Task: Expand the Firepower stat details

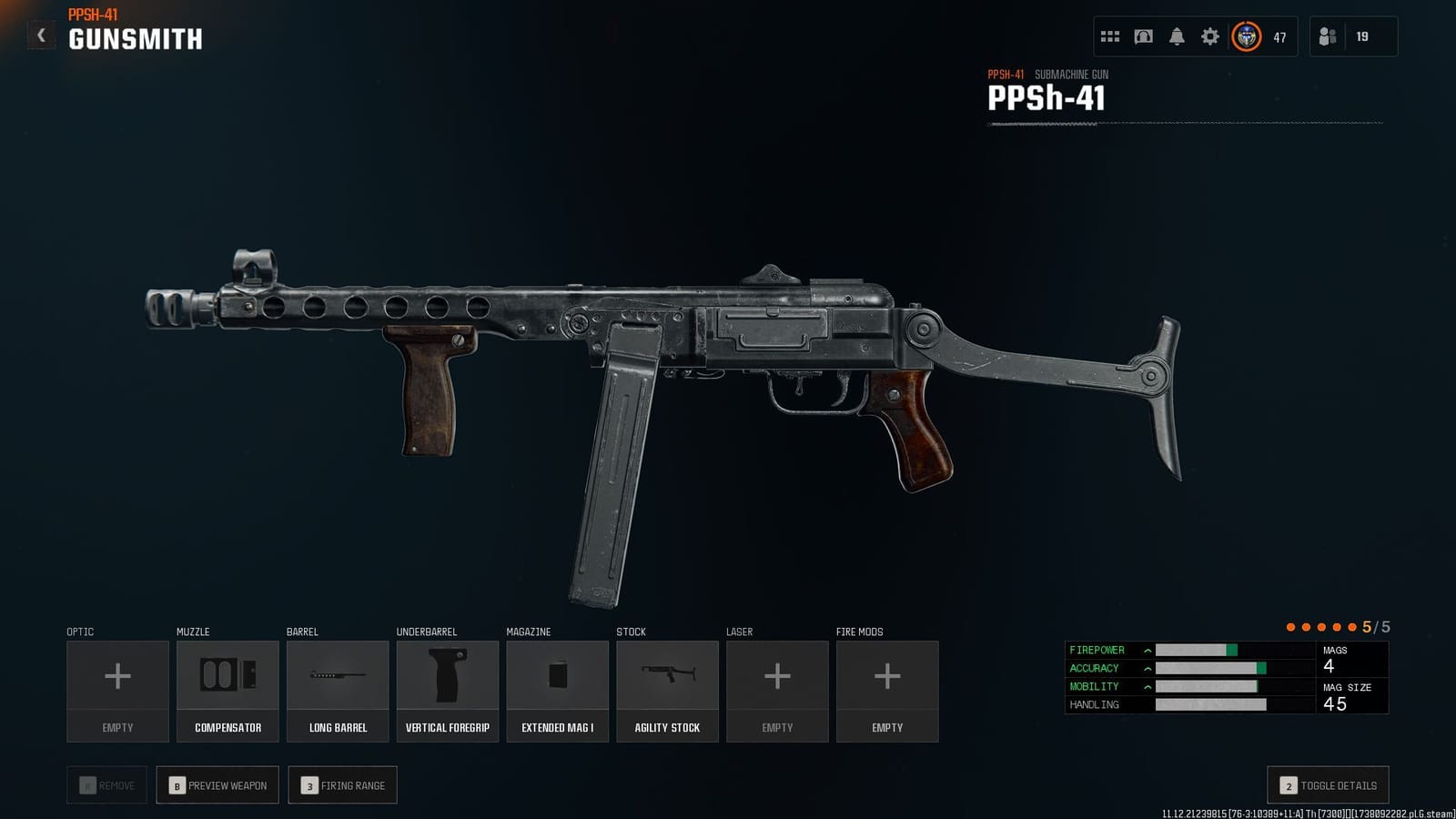Action: coord(1147,650)
